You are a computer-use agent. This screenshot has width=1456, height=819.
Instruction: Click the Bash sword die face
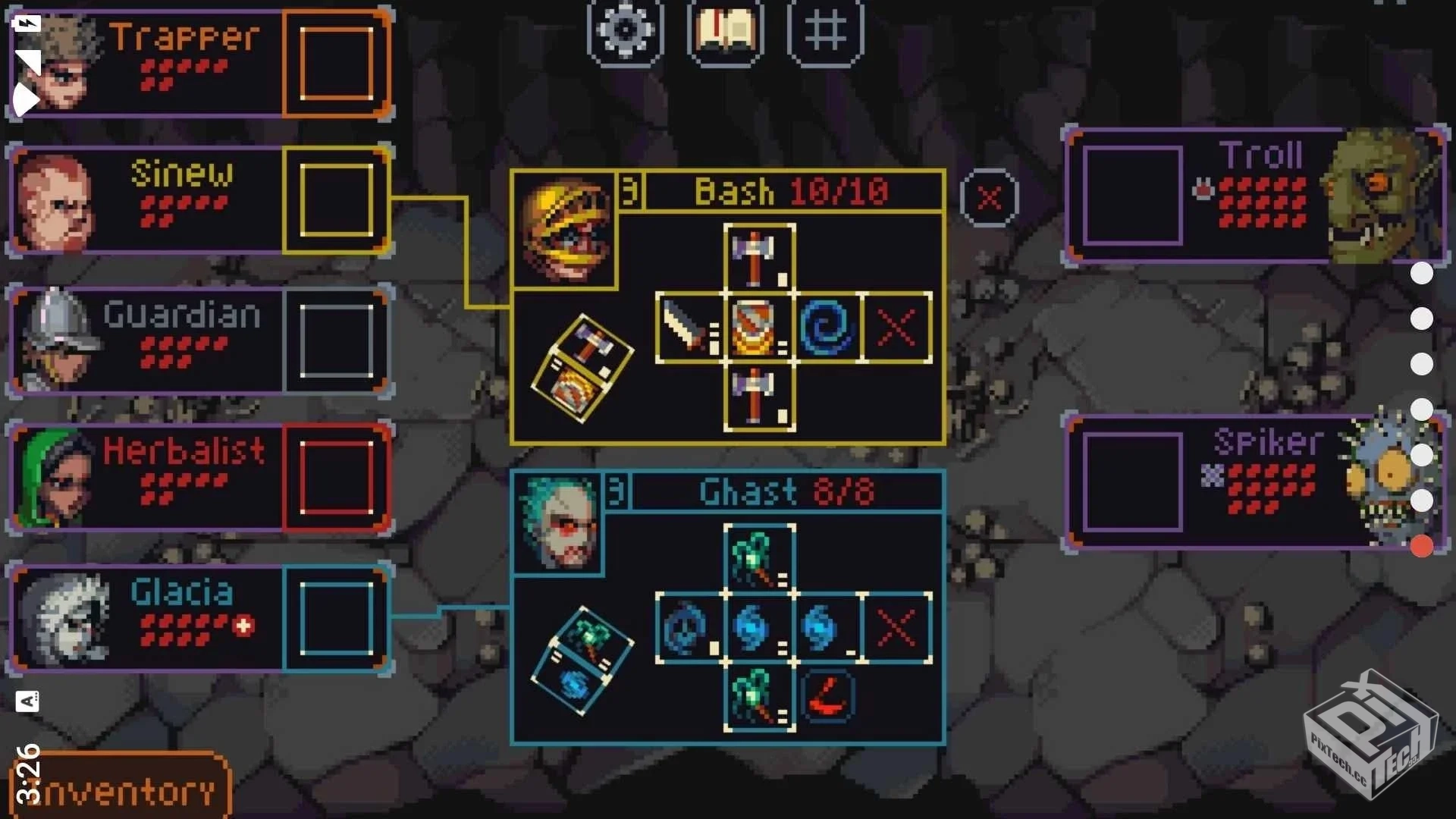[x=690, y=328]
